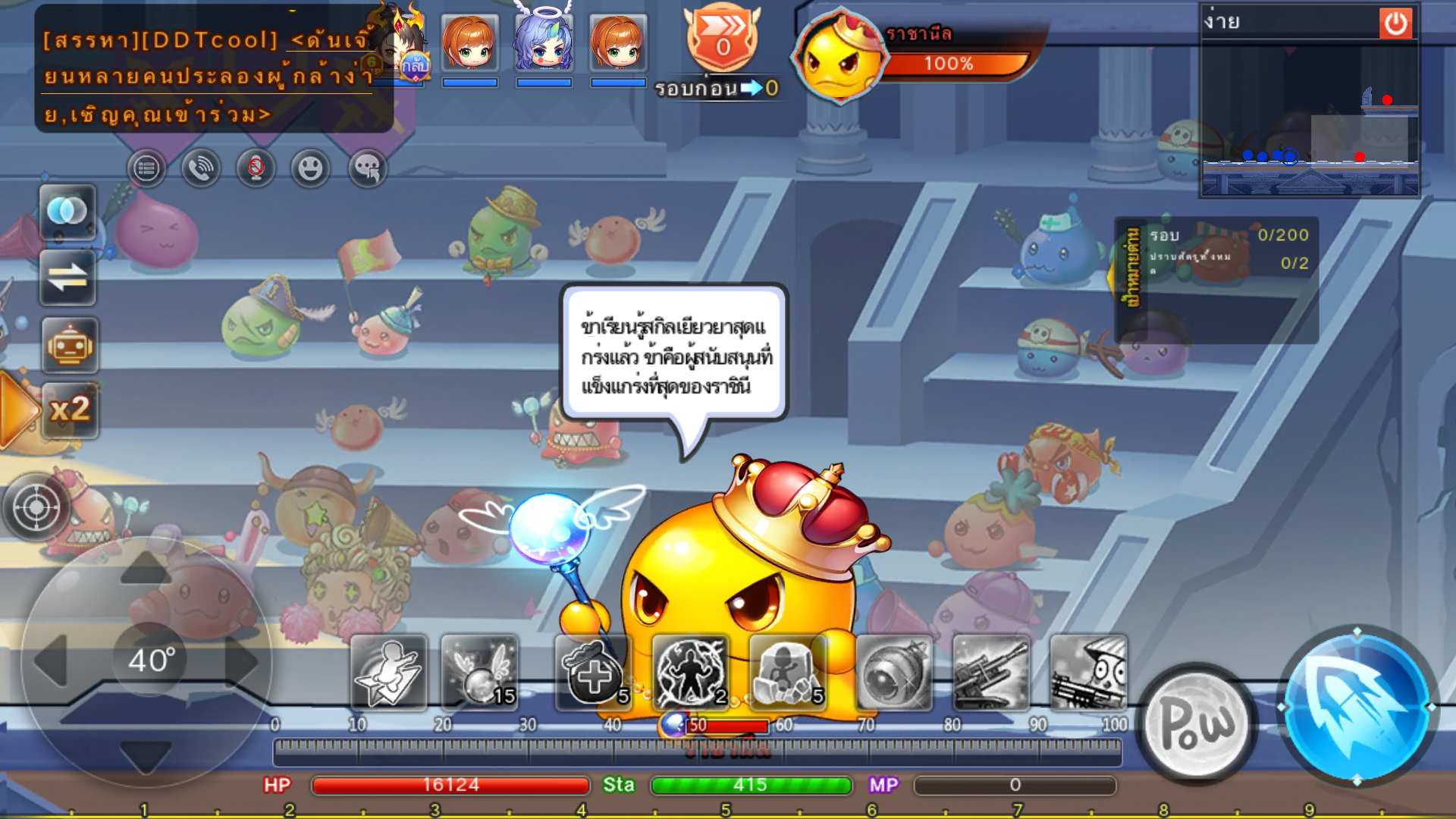Open the quick chat bubble icon
The width and height of the screenshot is (1456, 819).
(367, 168)
